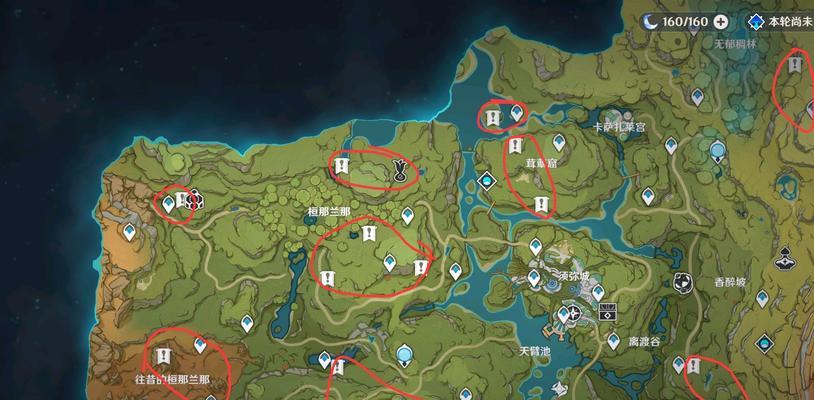Image resolution: width=814 pixels, height=400 pixels.
Task: Select the domain marker west of 茸蕈窟
Action: click(487, 181)
